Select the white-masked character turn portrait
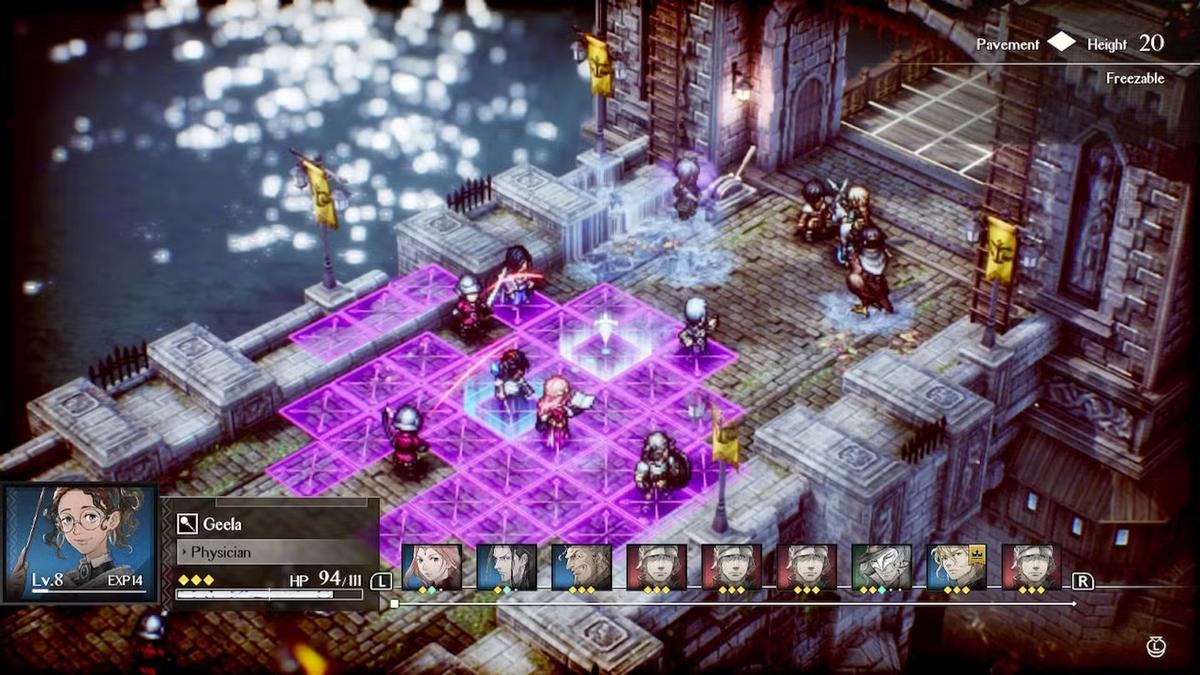This screenshot has height=675, width=1200. coord(881,567)
